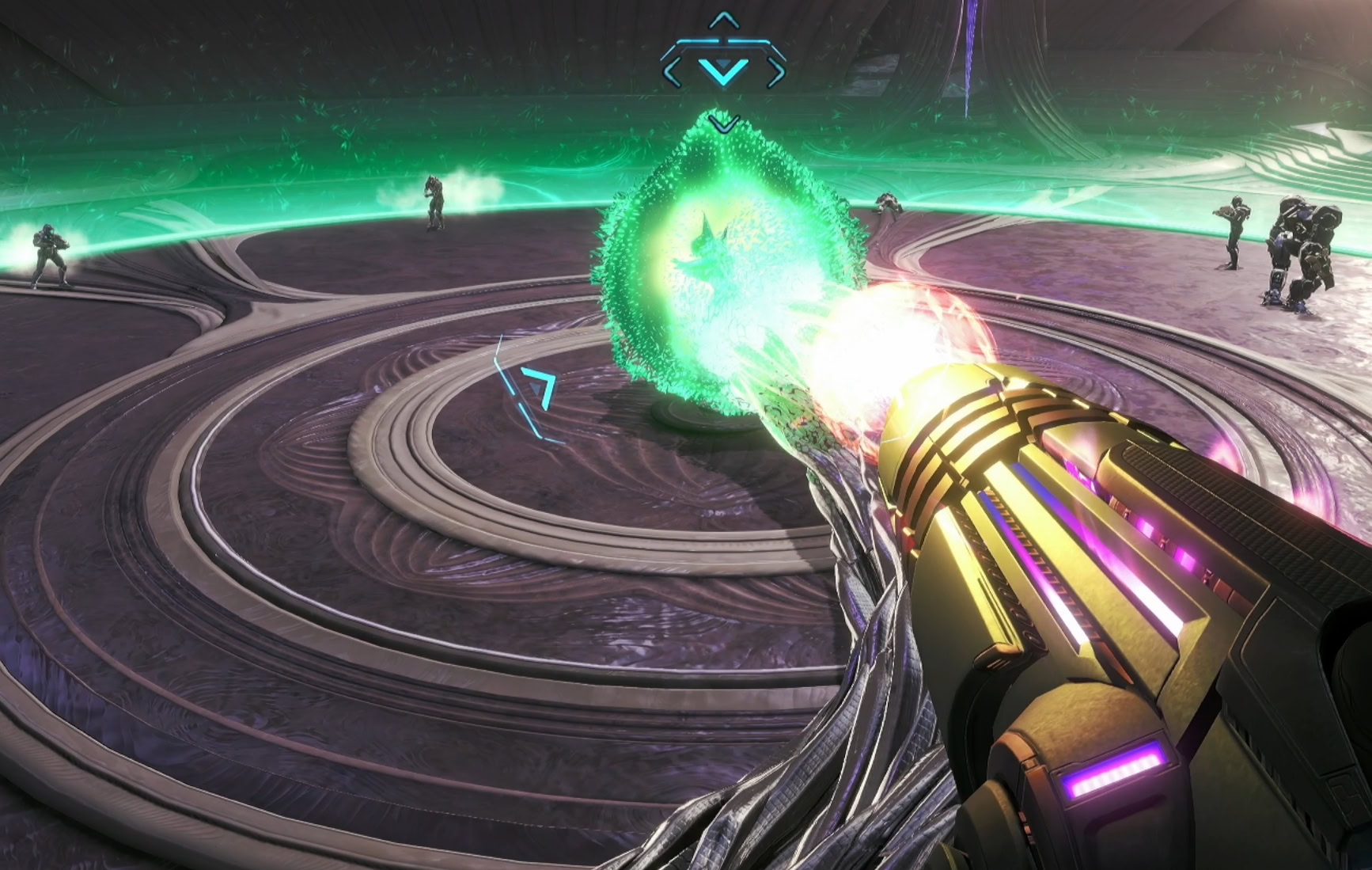The width and height of the screenshot is (1372, 870).
Task: Click the cyan downward-chevron objective marker
Action: point(723,70)
